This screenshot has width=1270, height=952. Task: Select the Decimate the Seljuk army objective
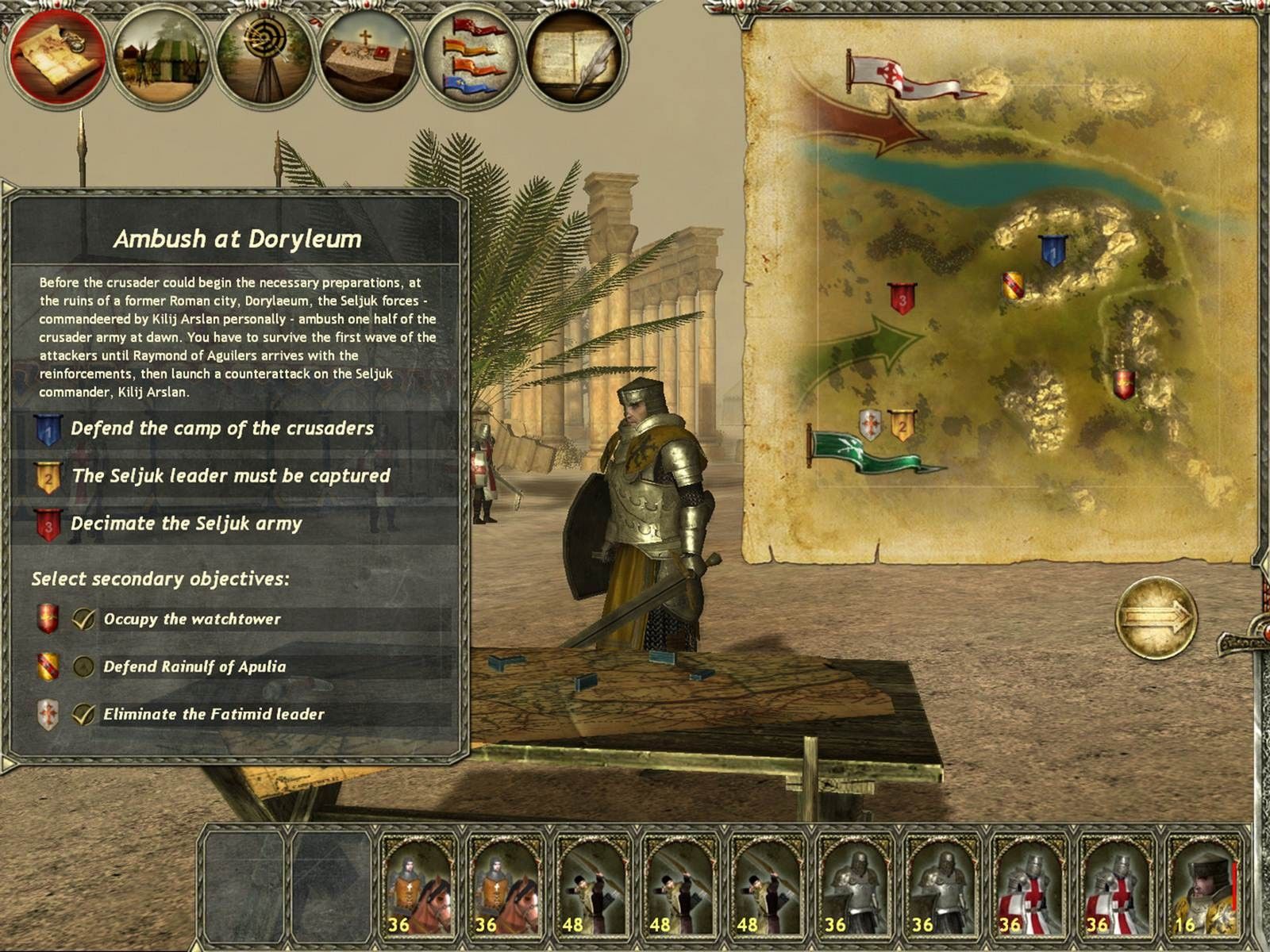[186, 524]
